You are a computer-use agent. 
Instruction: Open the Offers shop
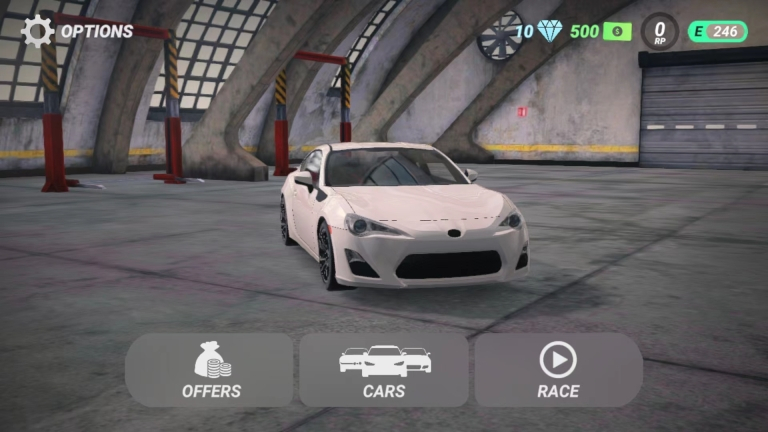point(210,369)
